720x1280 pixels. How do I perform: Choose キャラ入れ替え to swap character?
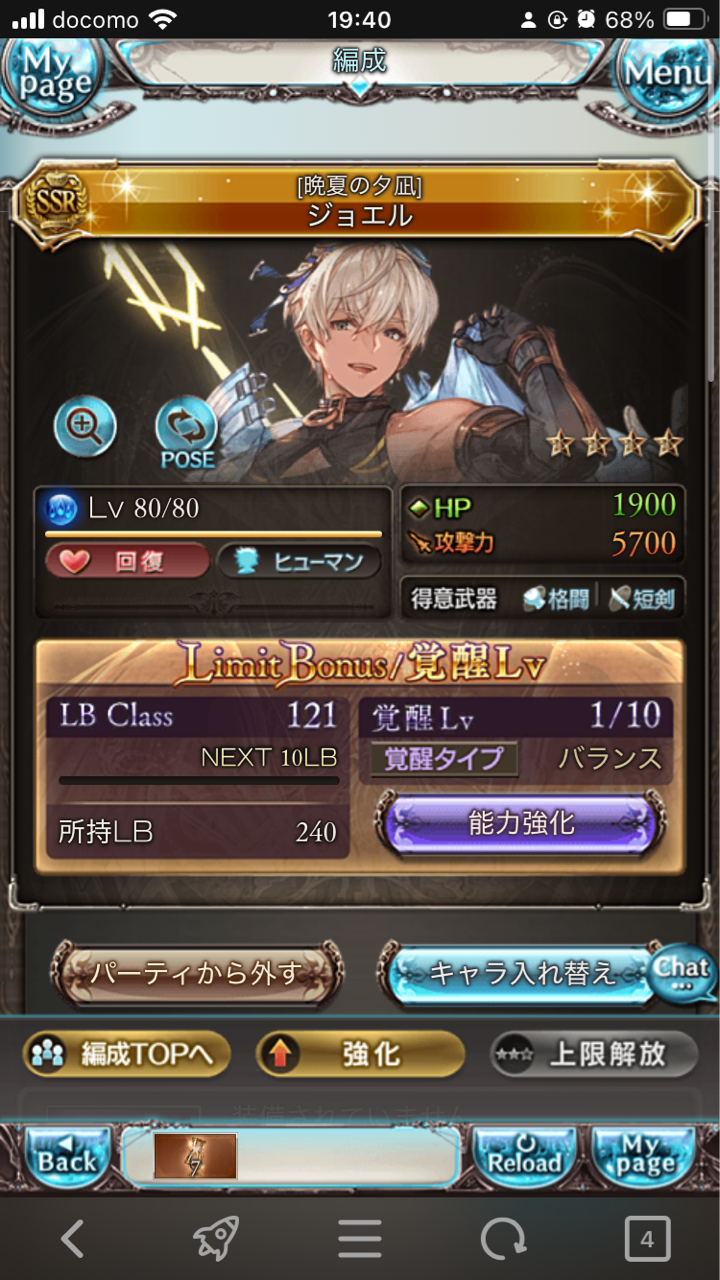(520, 973)
